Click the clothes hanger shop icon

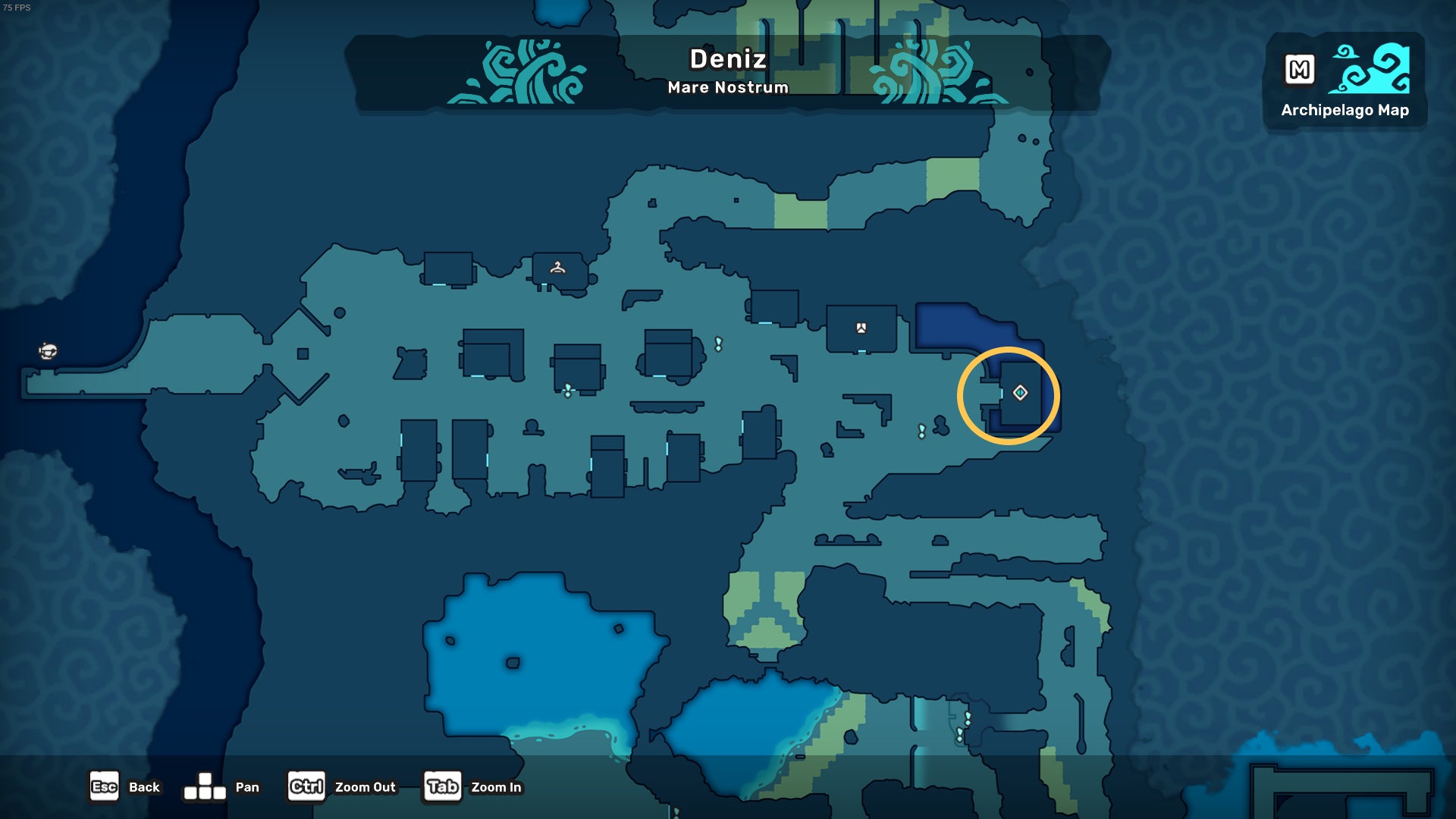coord(557,267)
